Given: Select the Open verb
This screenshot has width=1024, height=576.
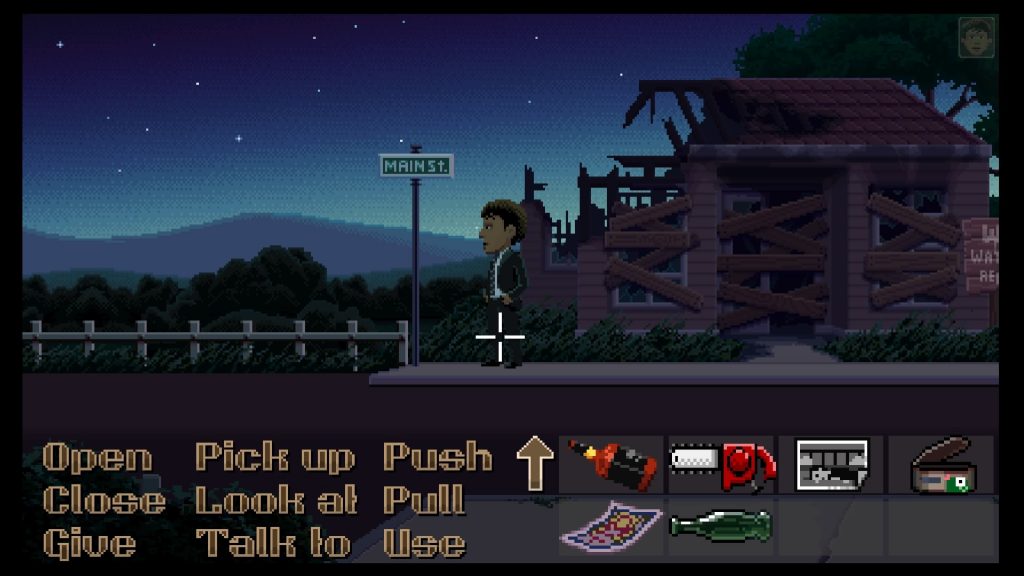Looking at the screenshot, I should (x=97, y=458).
